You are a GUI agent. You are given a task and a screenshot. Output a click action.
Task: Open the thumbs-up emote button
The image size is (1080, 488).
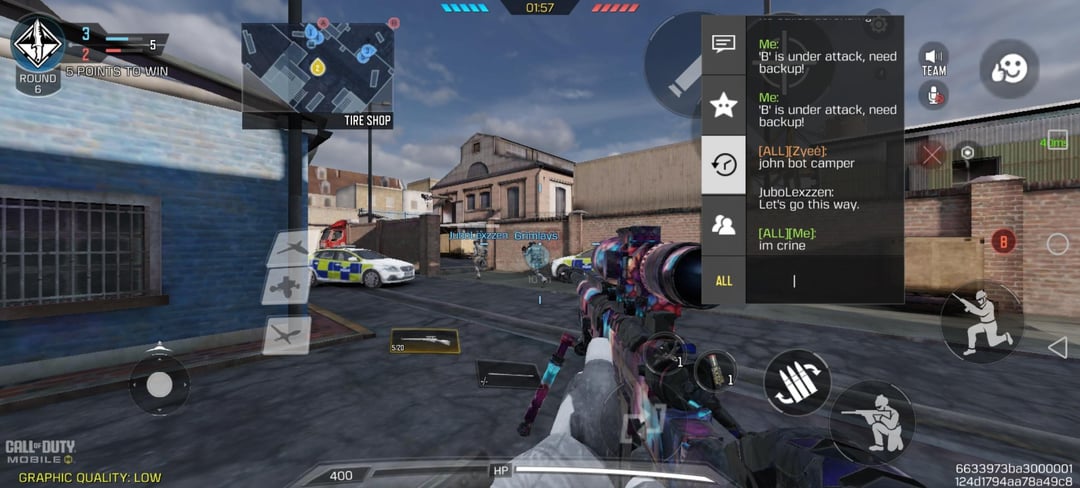1008,69
